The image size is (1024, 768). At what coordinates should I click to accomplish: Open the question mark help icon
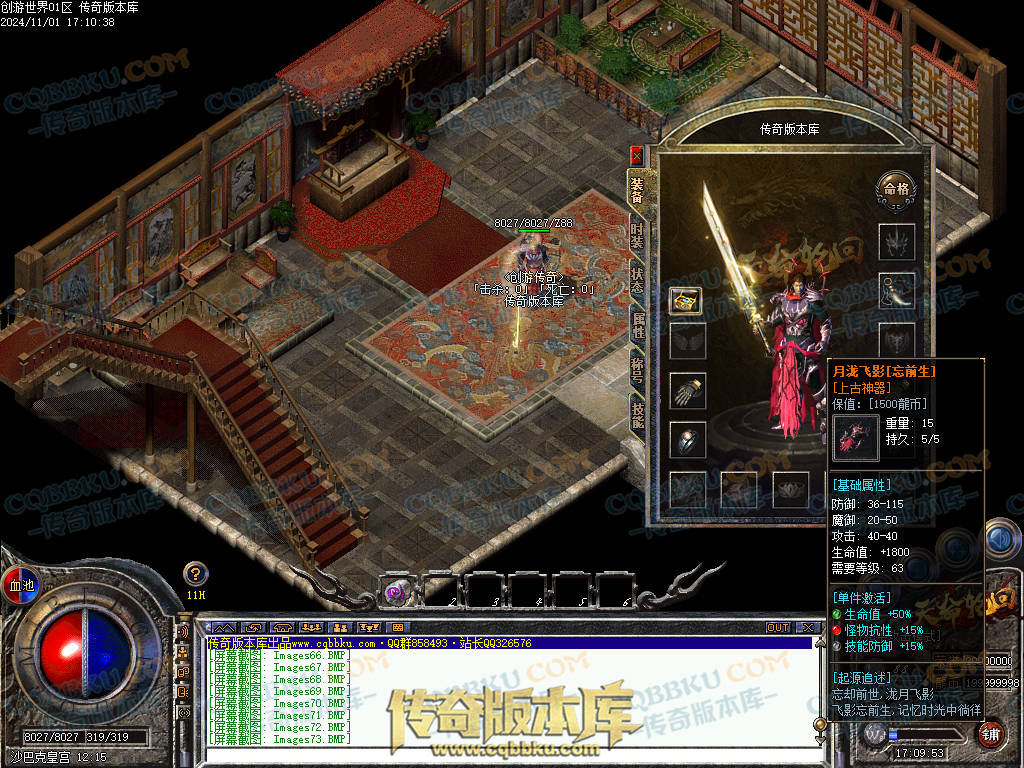point(196,574)
